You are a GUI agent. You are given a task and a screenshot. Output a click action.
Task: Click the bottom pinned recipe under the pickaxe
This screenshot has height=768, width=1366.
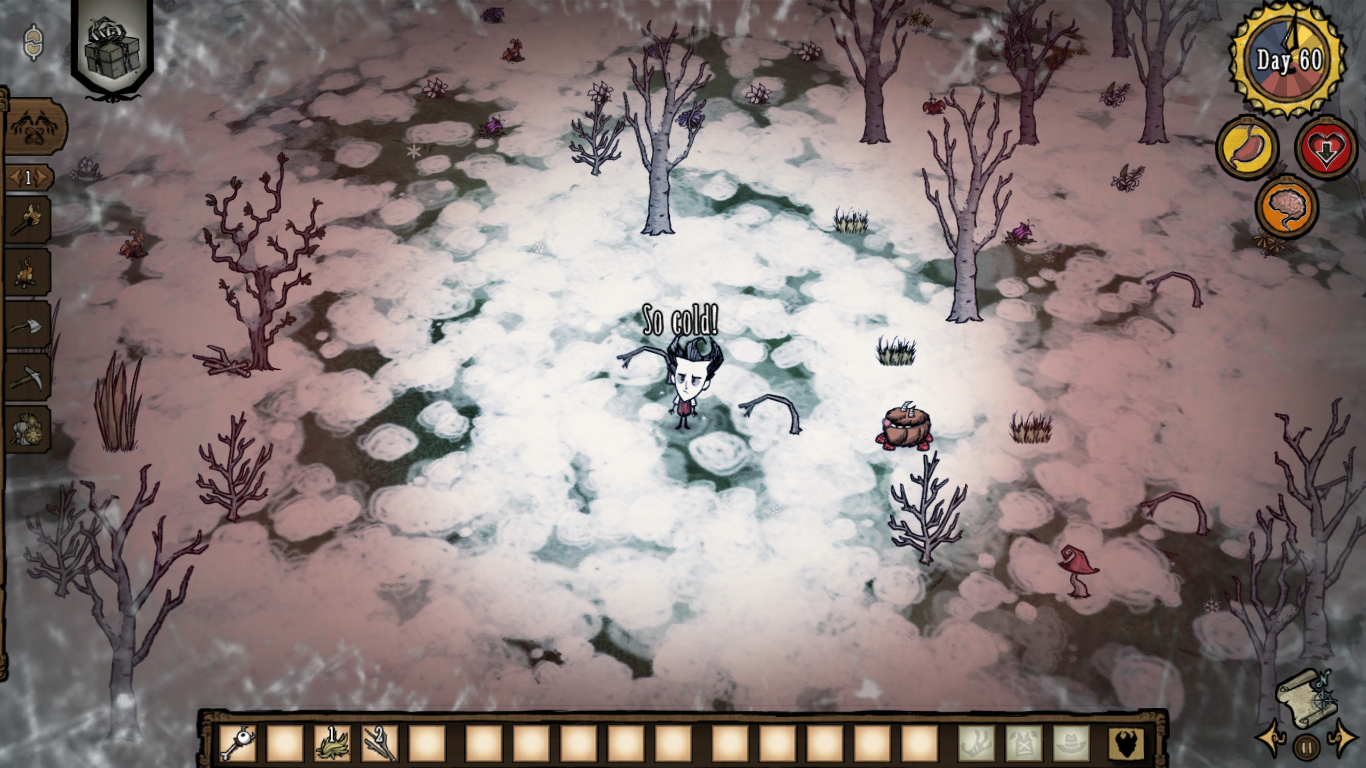click(x=27, y=429)
